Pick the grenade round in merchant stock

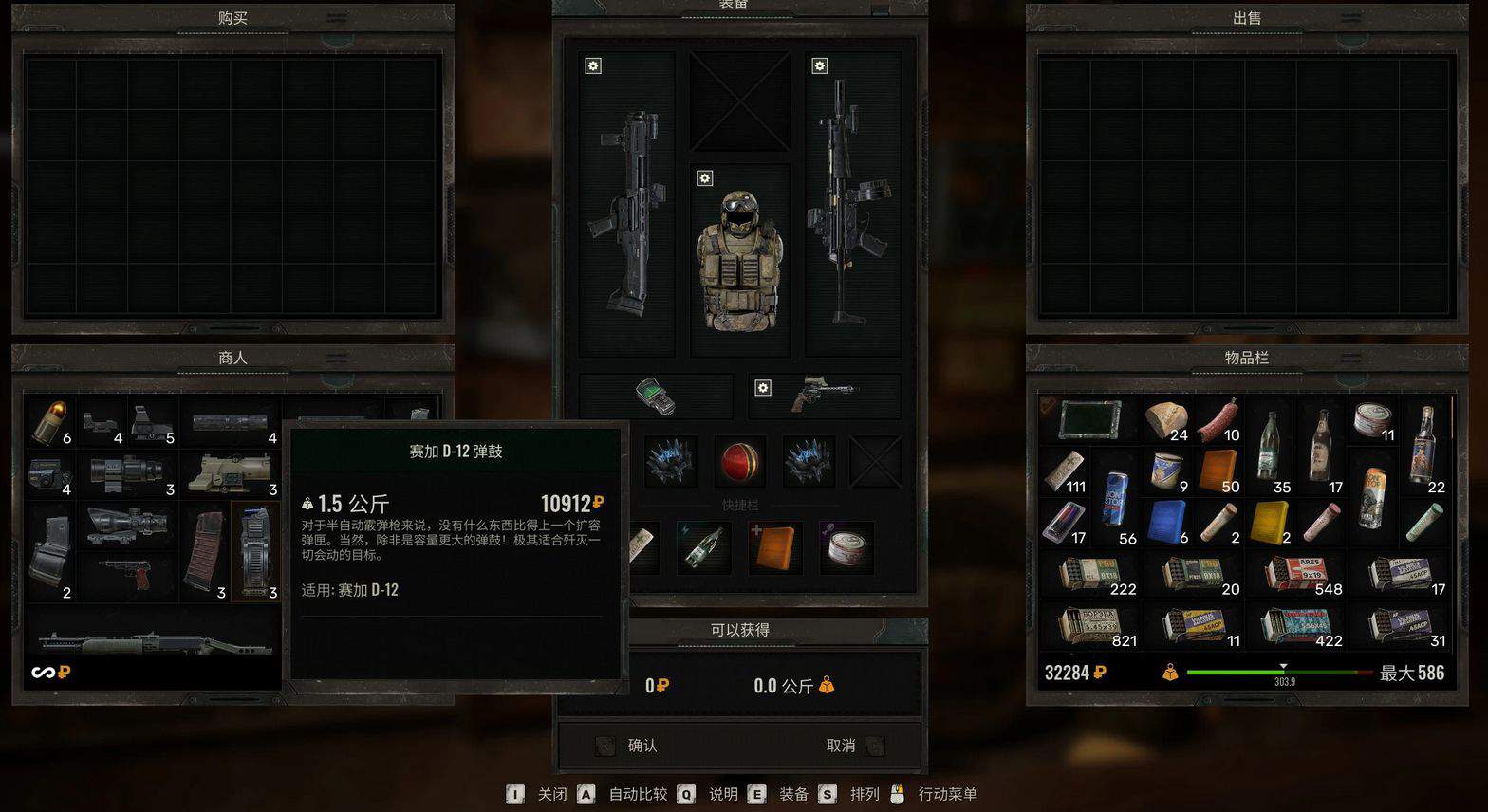[x=49, y=421]
